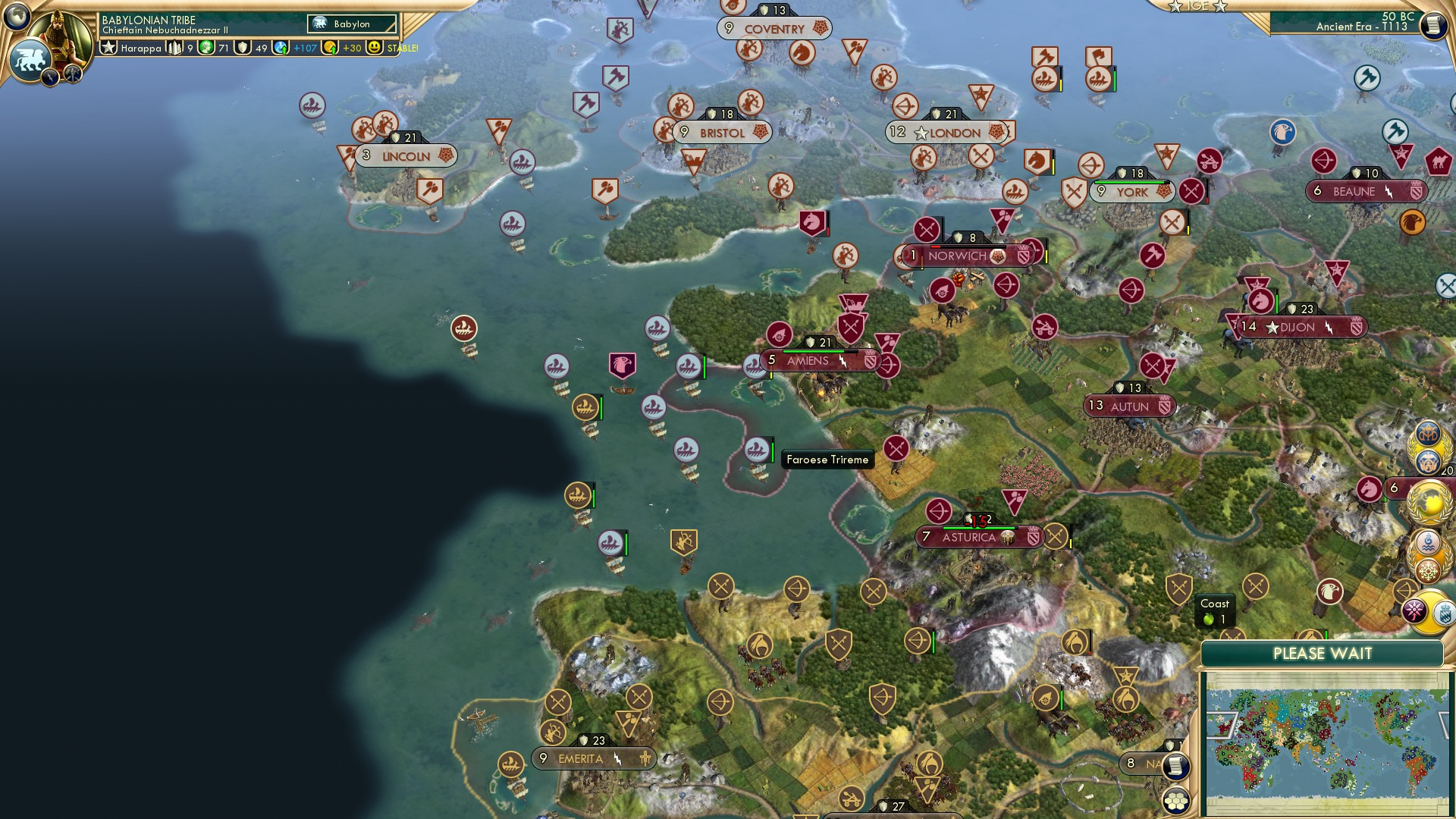Screen dimensions: 1456x819
Task: Select the Asturica city banner
Action: [978, 537]
